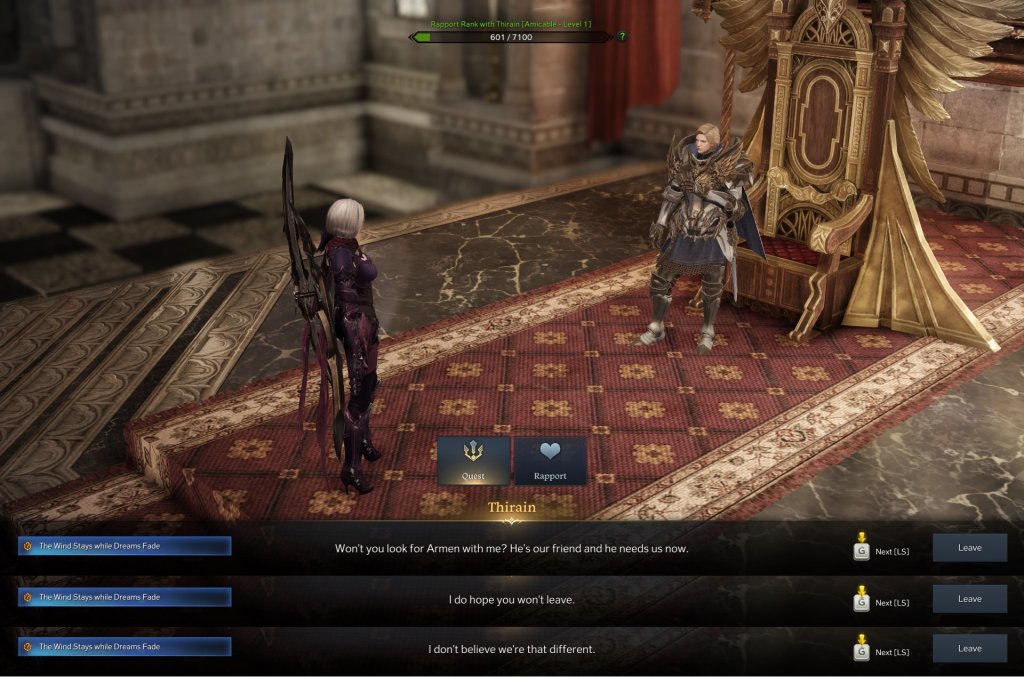This screenshot has width=1024, height=677.
Task: Click Leave beside 'I do hope you won't leave'
Action: point(969,599)
